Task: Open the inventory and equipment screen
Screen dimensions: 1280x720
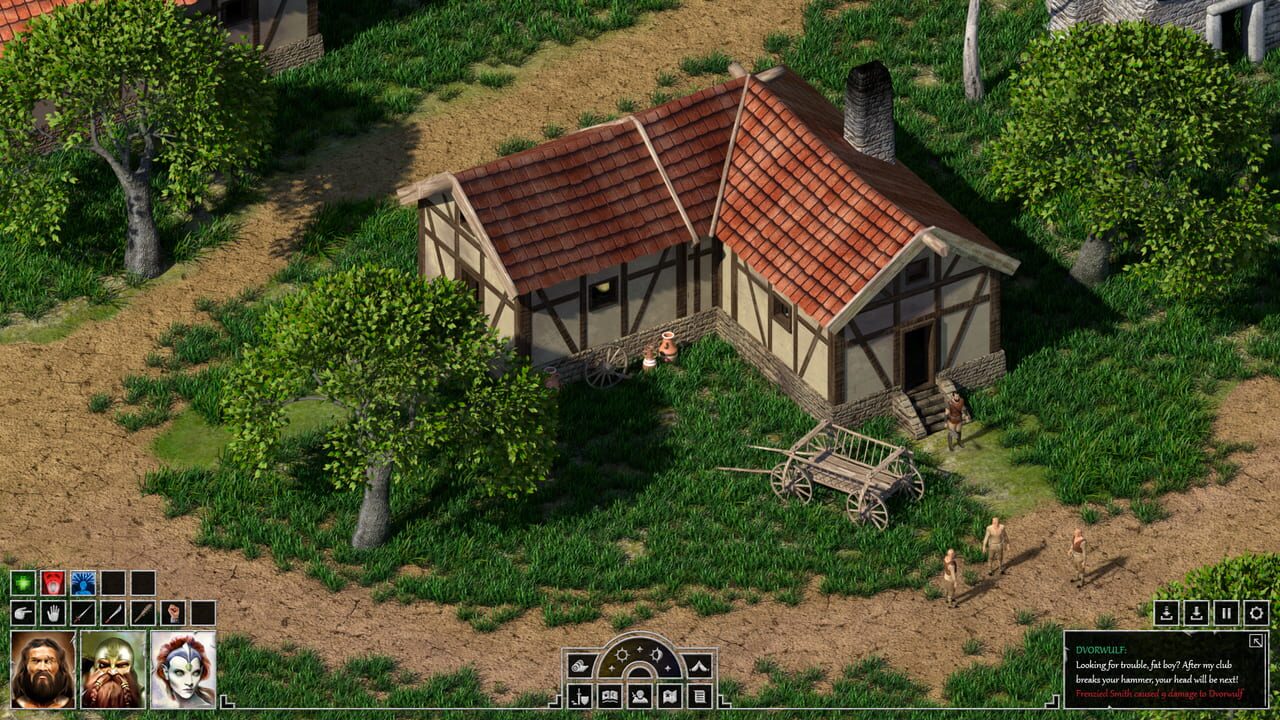Action: [580, 695]
